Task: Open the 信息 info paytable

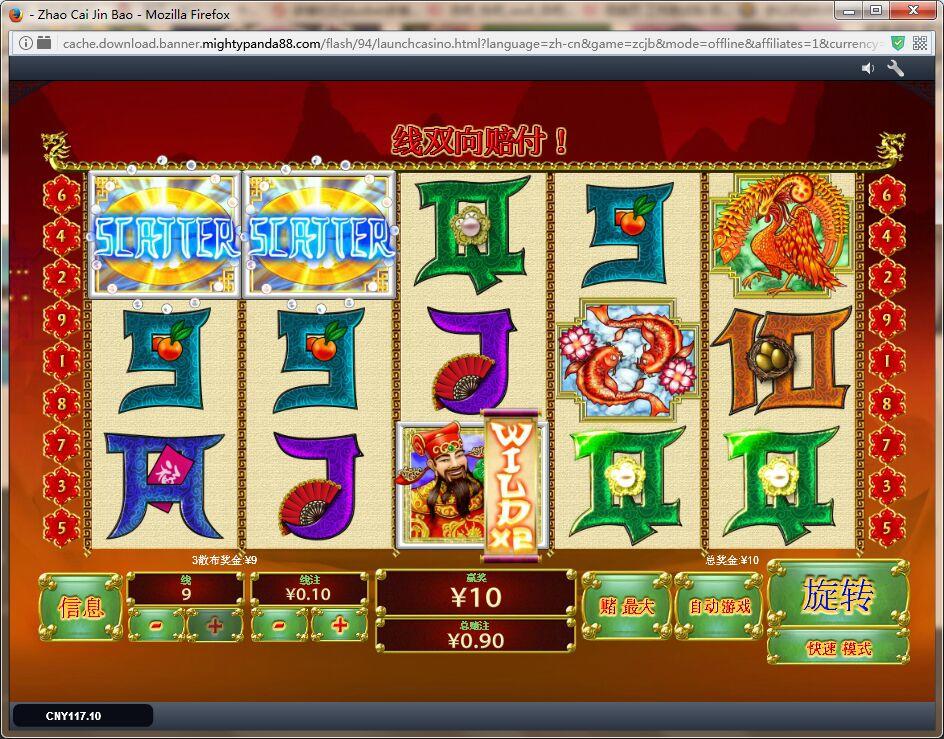Action: [80, 607]
